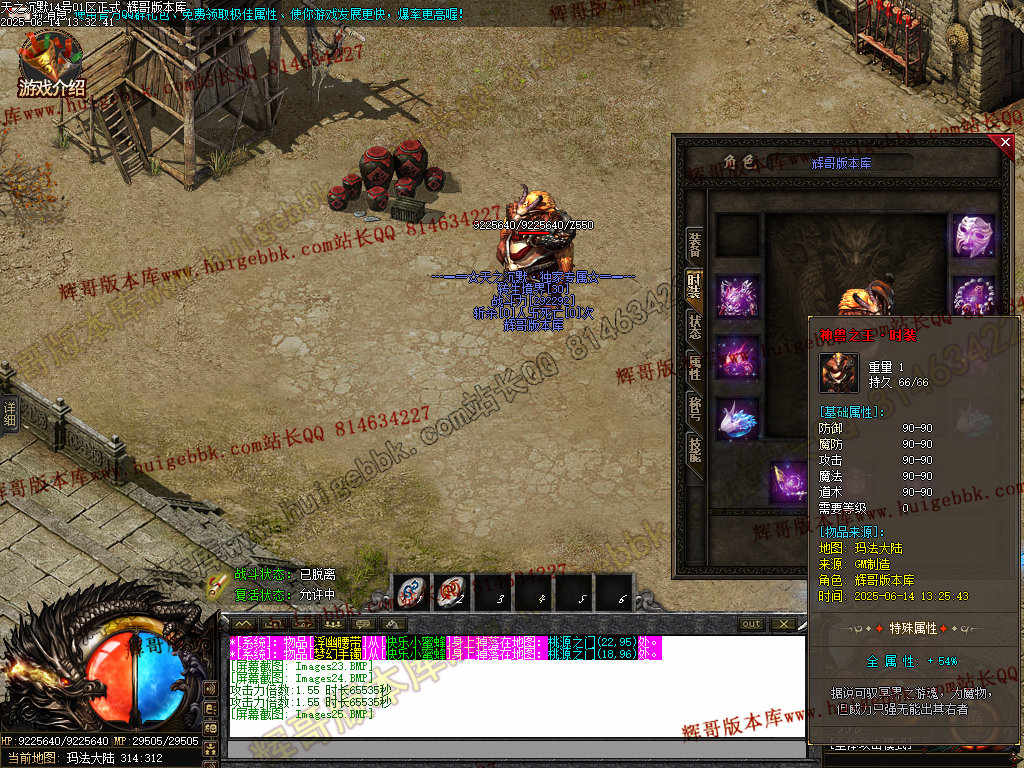The height and width of the screenshot is (768, 1024).
Task: Select the 时装 fashion tab
Action: [x=694, y=287]
